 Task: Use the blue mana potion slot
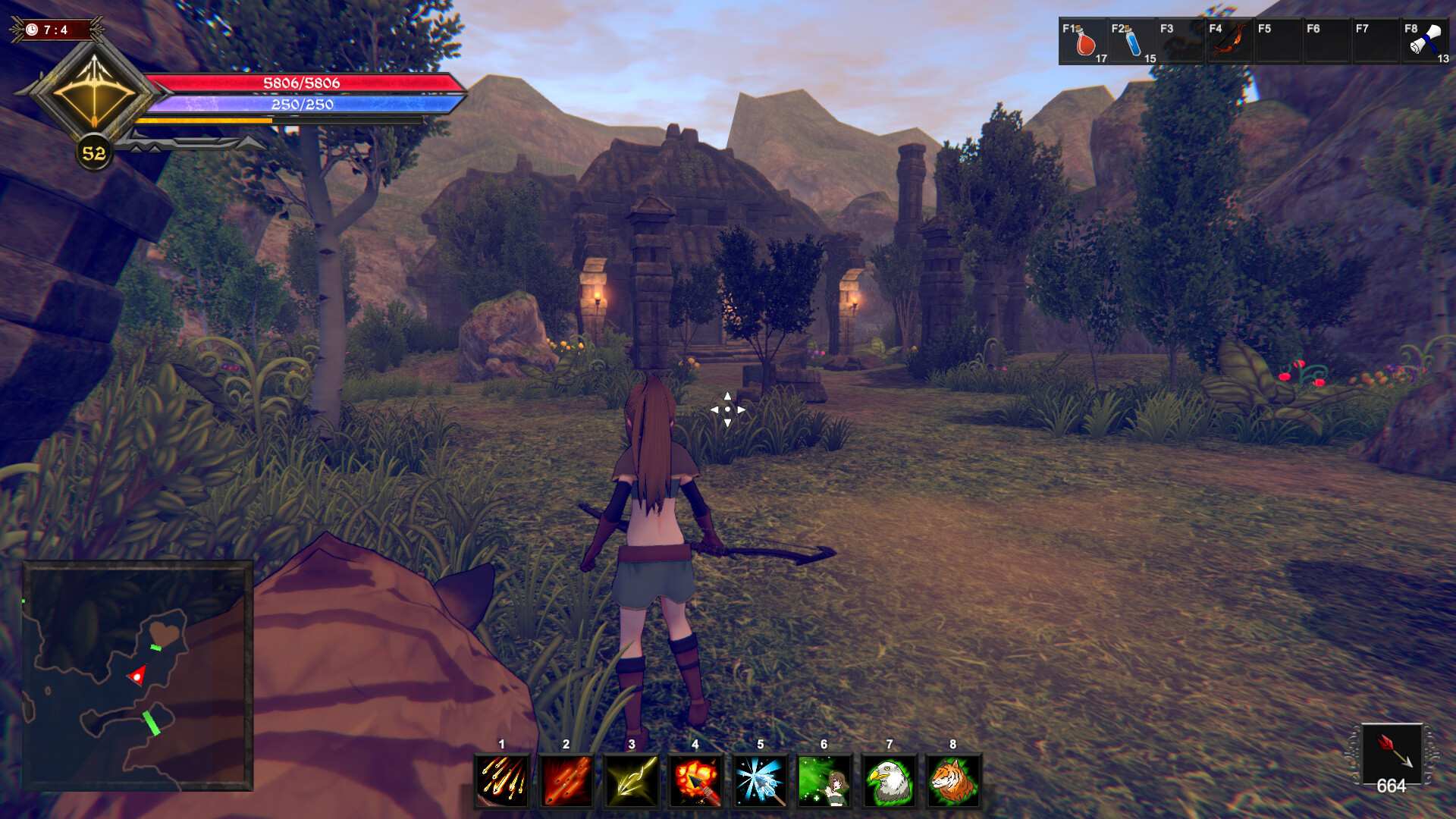point(1133,42)
